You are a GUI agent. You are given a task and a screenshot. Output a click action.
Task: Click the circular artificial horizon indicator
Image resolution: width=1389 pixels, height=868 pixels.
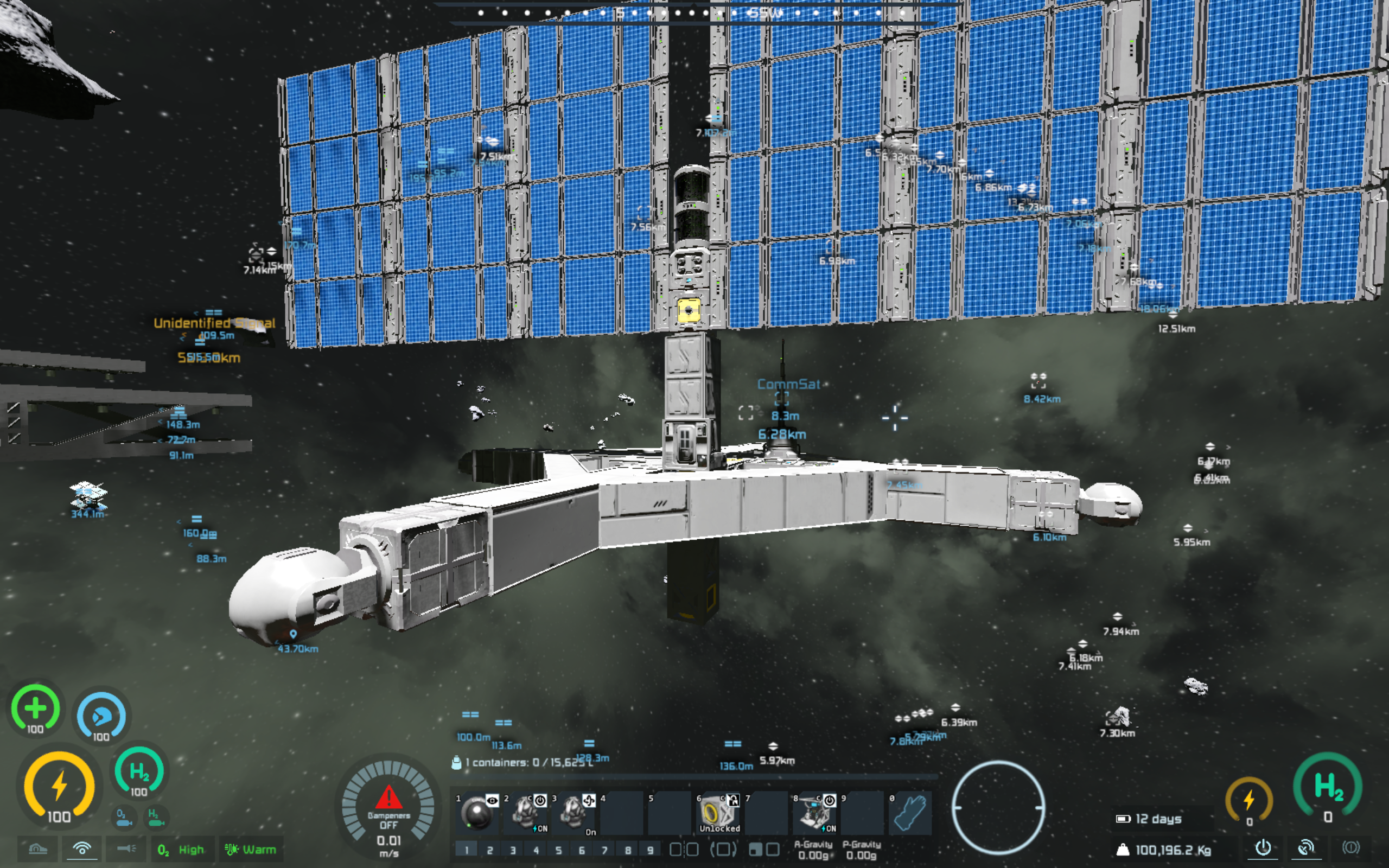(x=998, y=807)
